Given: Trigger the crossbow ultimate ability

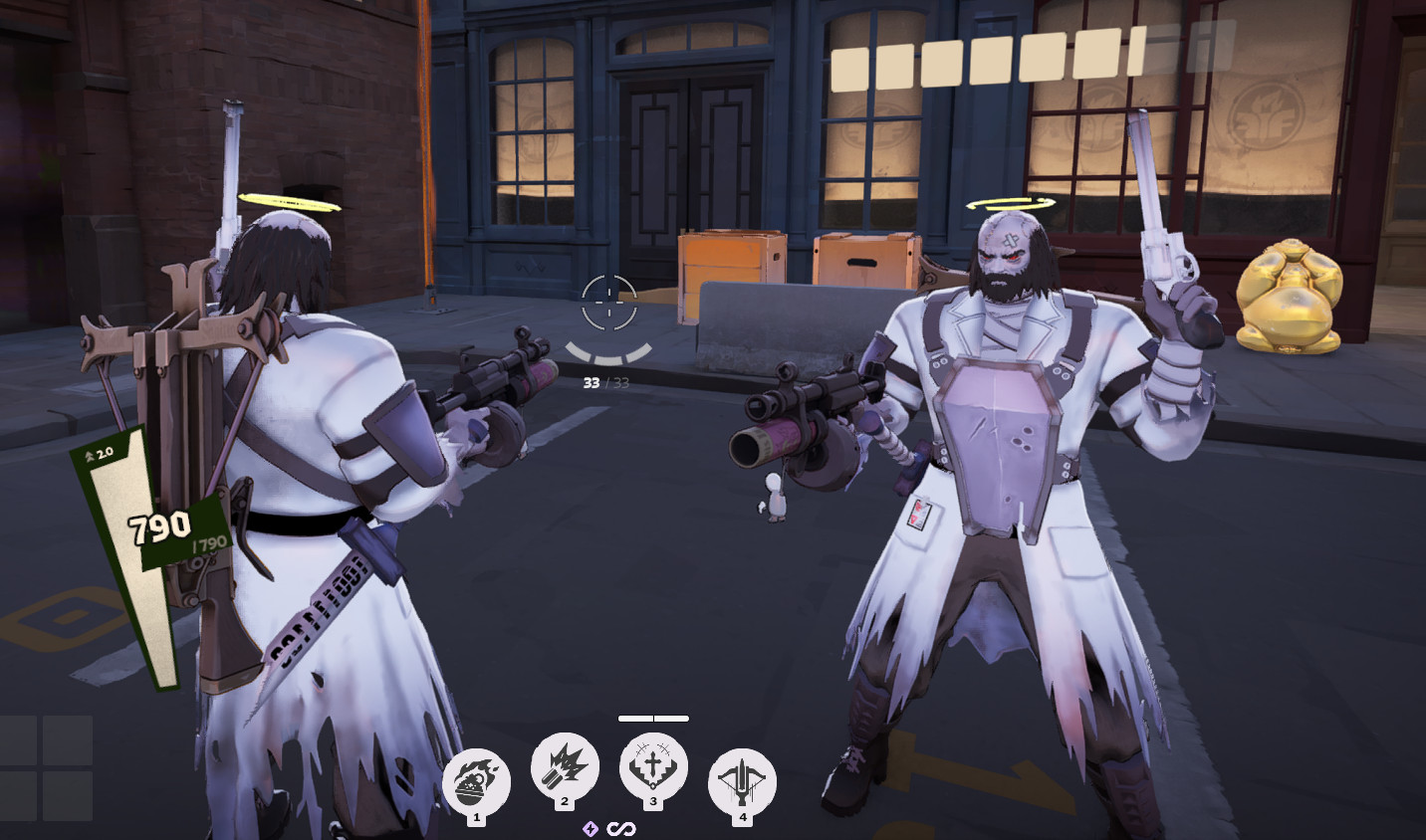Looking at the screenshot, I should point(742,782).
